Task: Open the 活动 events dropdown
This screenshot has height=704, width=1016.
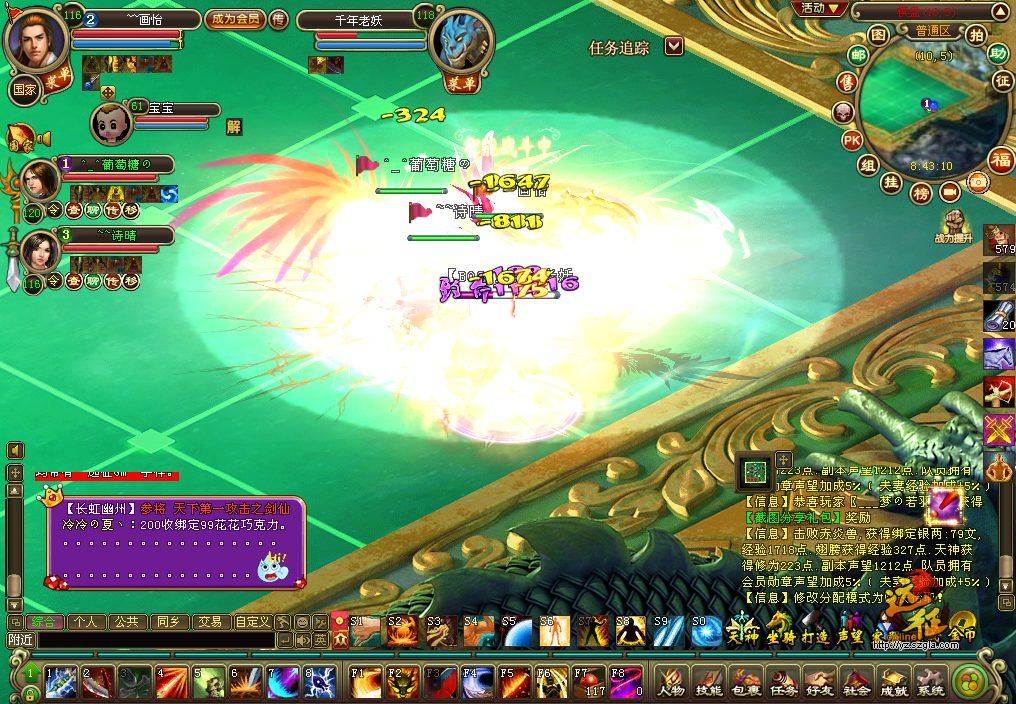Action: [x=820, y=8]
